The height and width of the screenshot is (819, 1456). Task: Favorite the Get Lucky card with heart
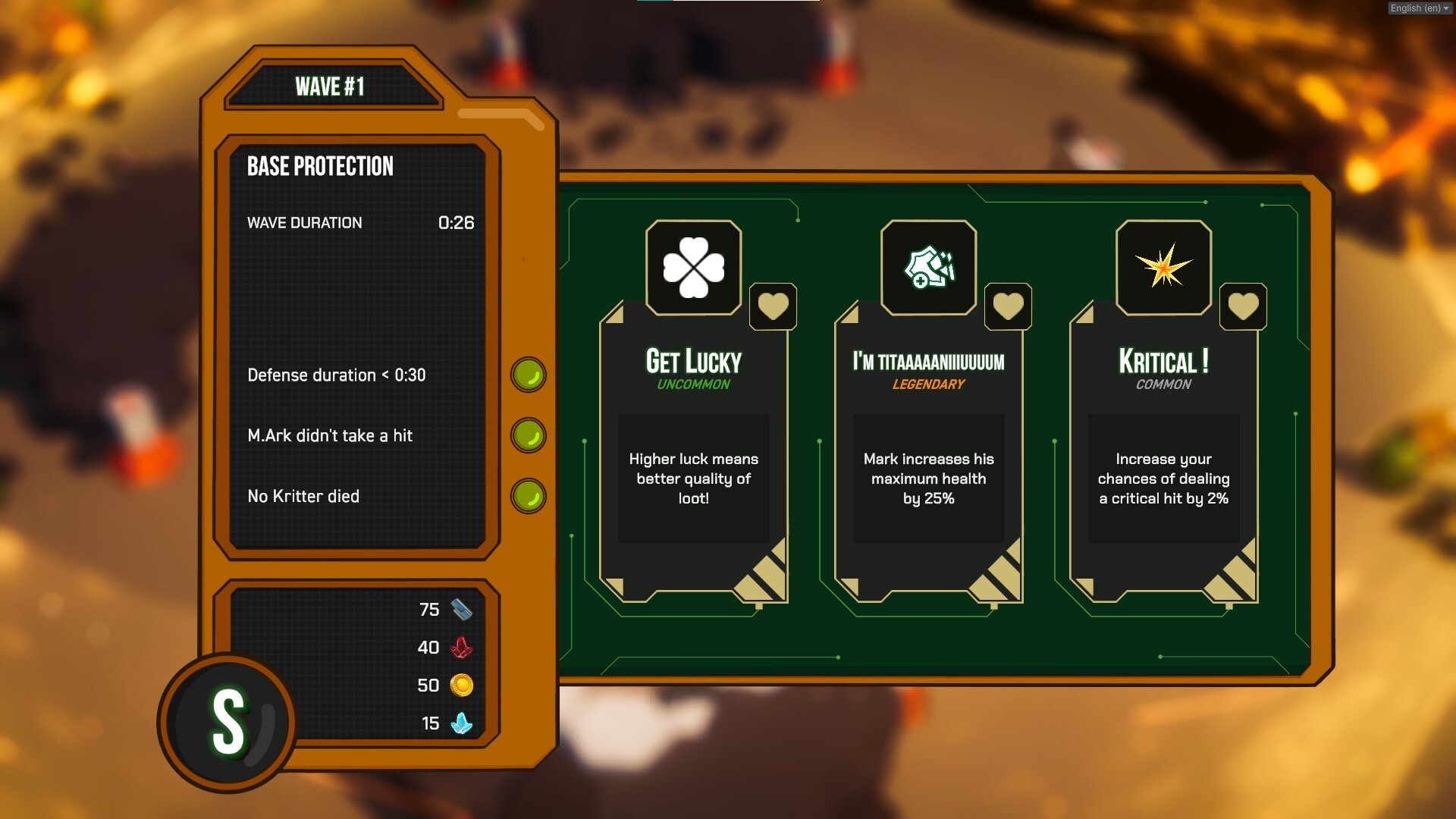tap(773, 306)
